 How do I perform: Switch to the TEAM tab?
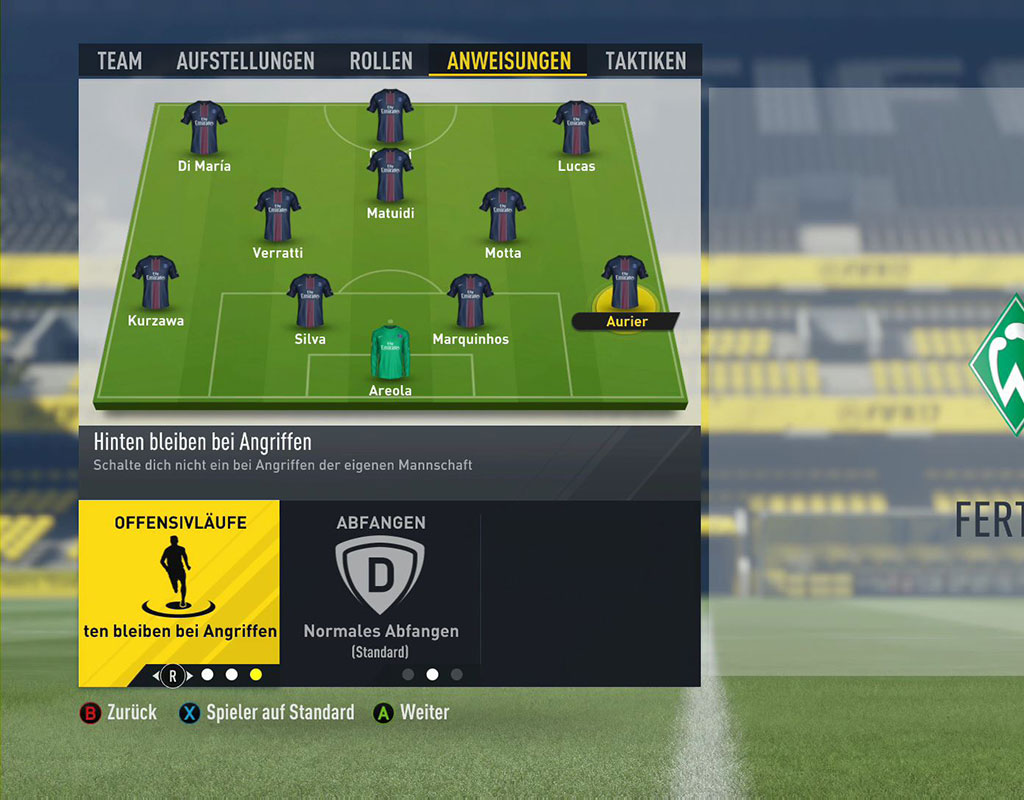pyautogui.click(x=119, y=61)
